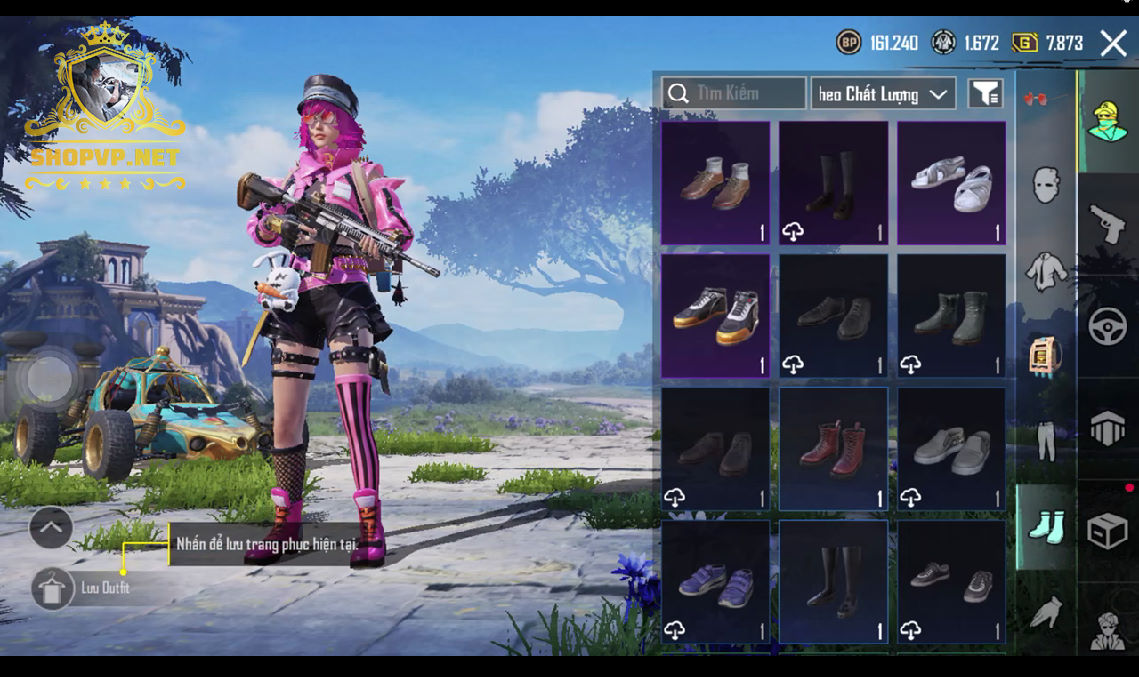
Task: Click the up-arrow expand button
Action: coord(50,527)
